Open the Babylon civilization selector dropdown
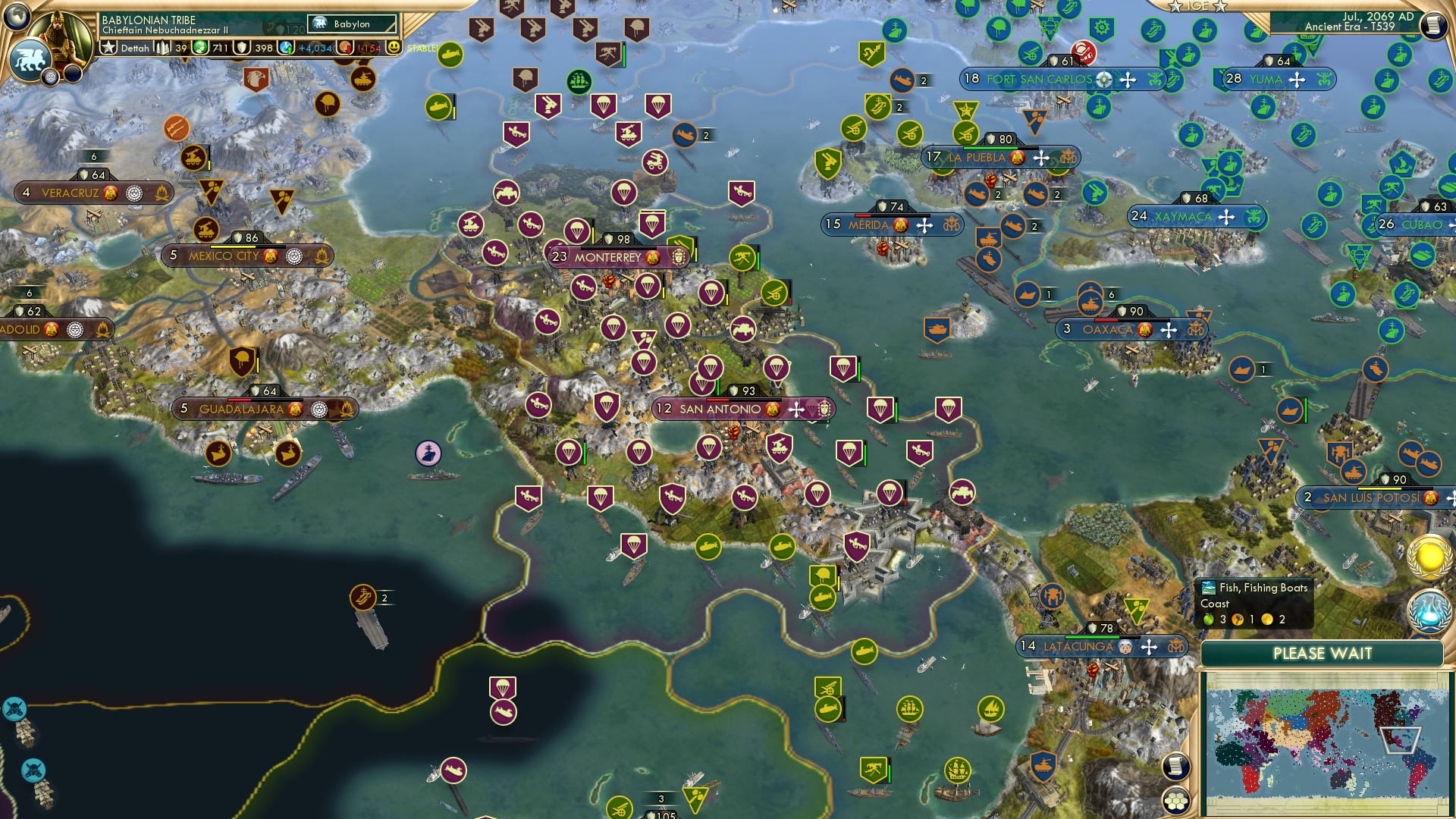This screenshot has width=1456, height=819. (350, 24)
